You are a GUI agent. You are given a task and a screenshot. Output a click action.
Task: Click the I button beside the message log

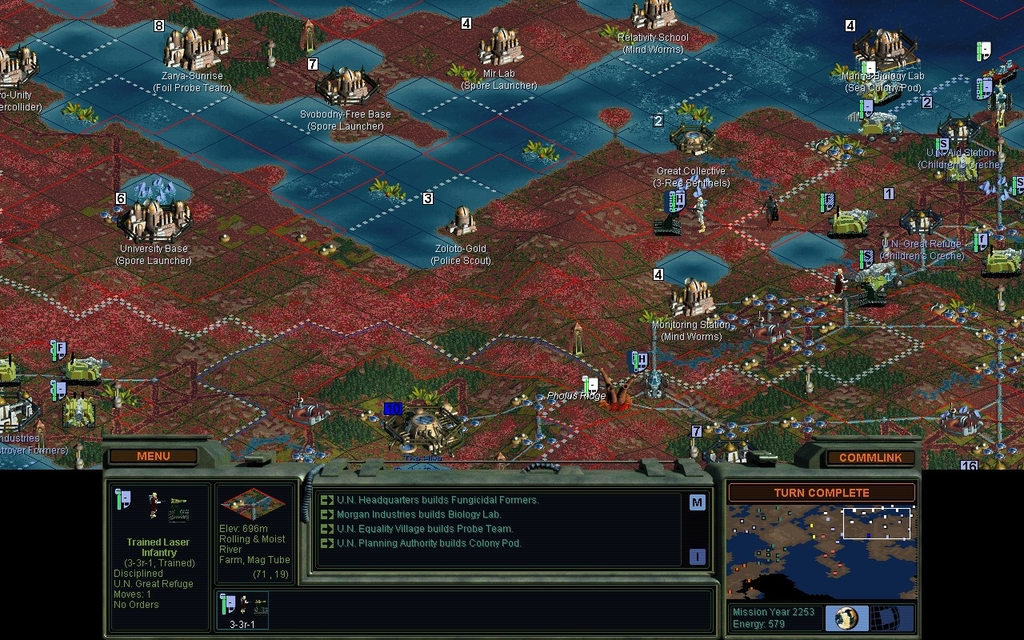click(x=697, y=557)
